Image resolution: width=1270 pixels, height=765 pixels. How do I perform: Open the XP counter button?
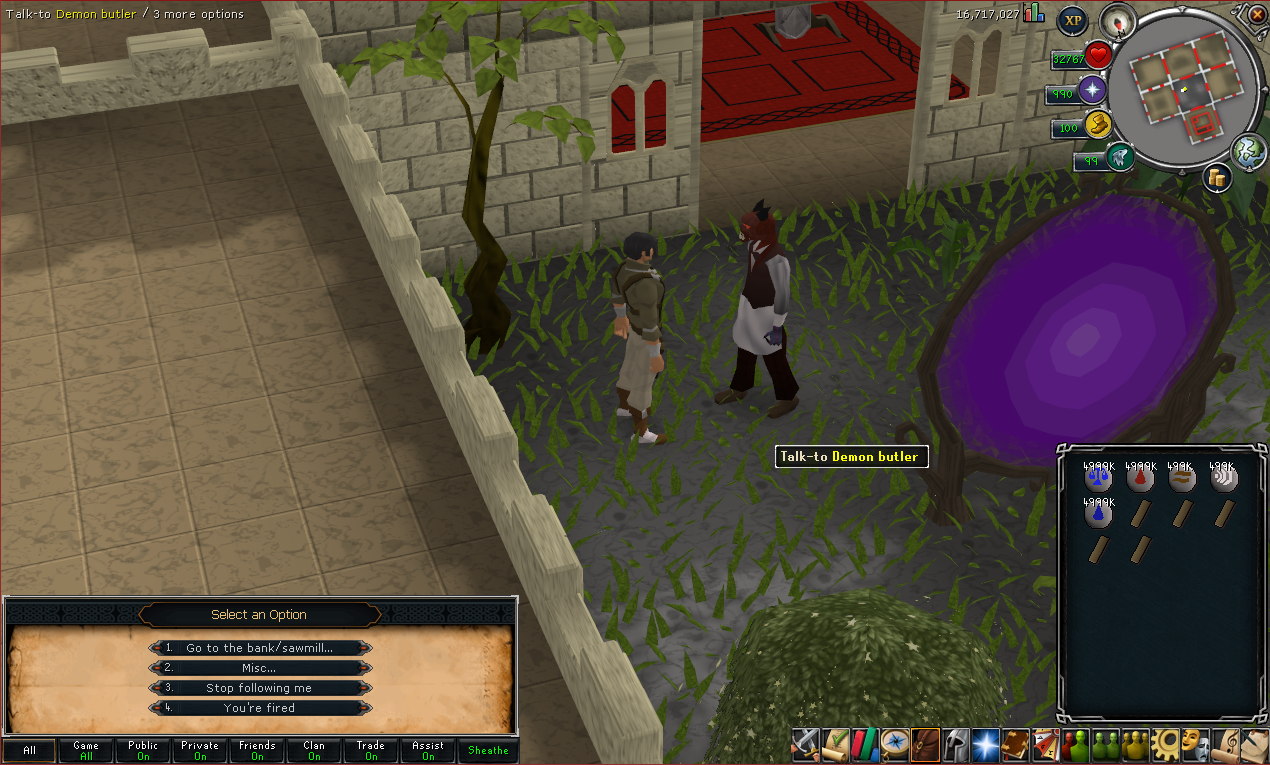1073,19
